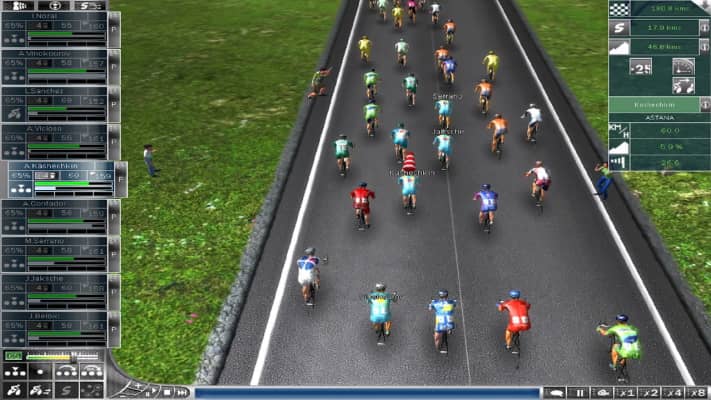Pick M.Serrano in the team panel
Image resolution: width=711 pixels, height=400 pixels.
(x=55, y=241)
